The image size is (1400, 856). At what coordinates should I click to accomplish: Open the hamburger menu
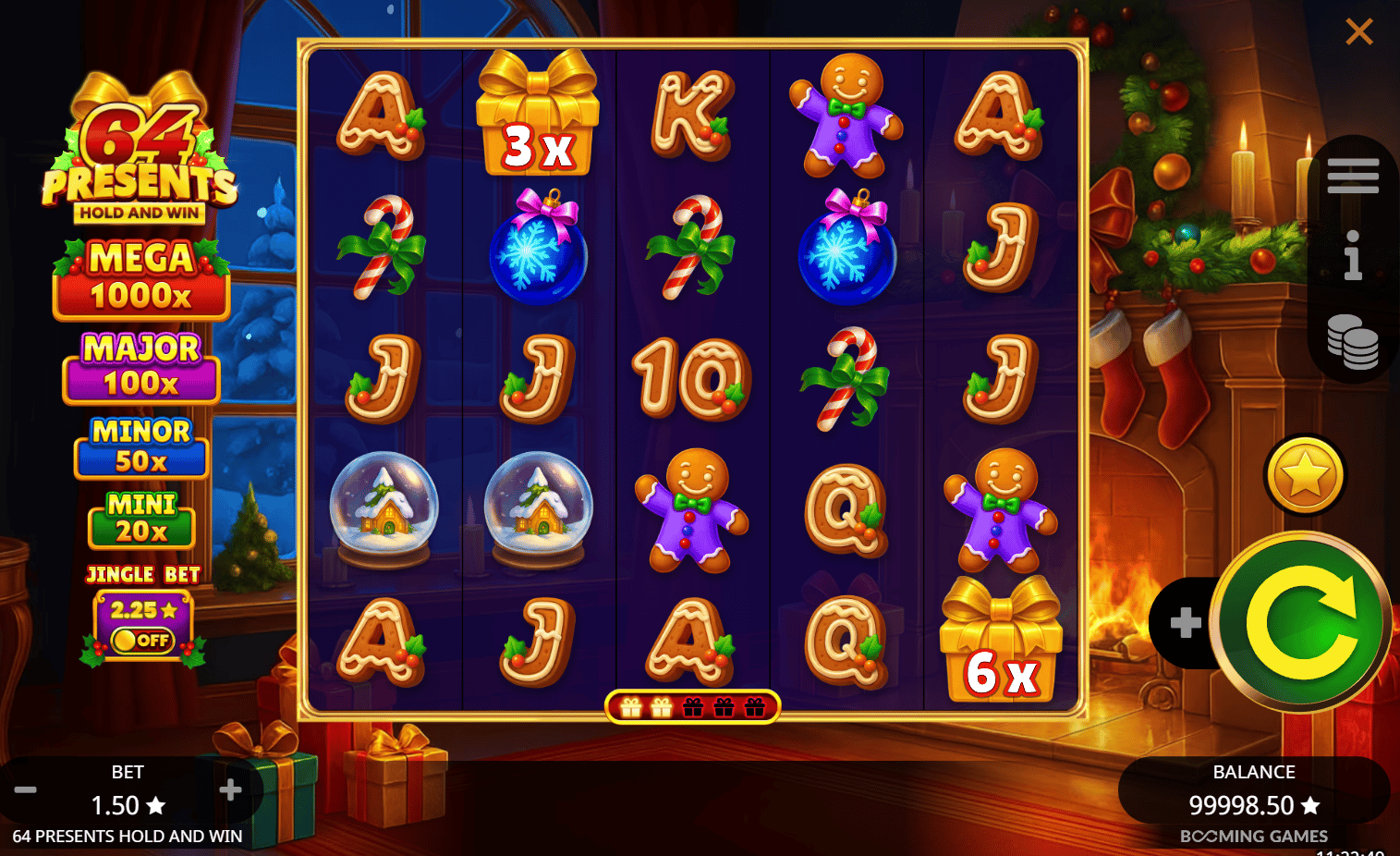tap(1352, 176)
